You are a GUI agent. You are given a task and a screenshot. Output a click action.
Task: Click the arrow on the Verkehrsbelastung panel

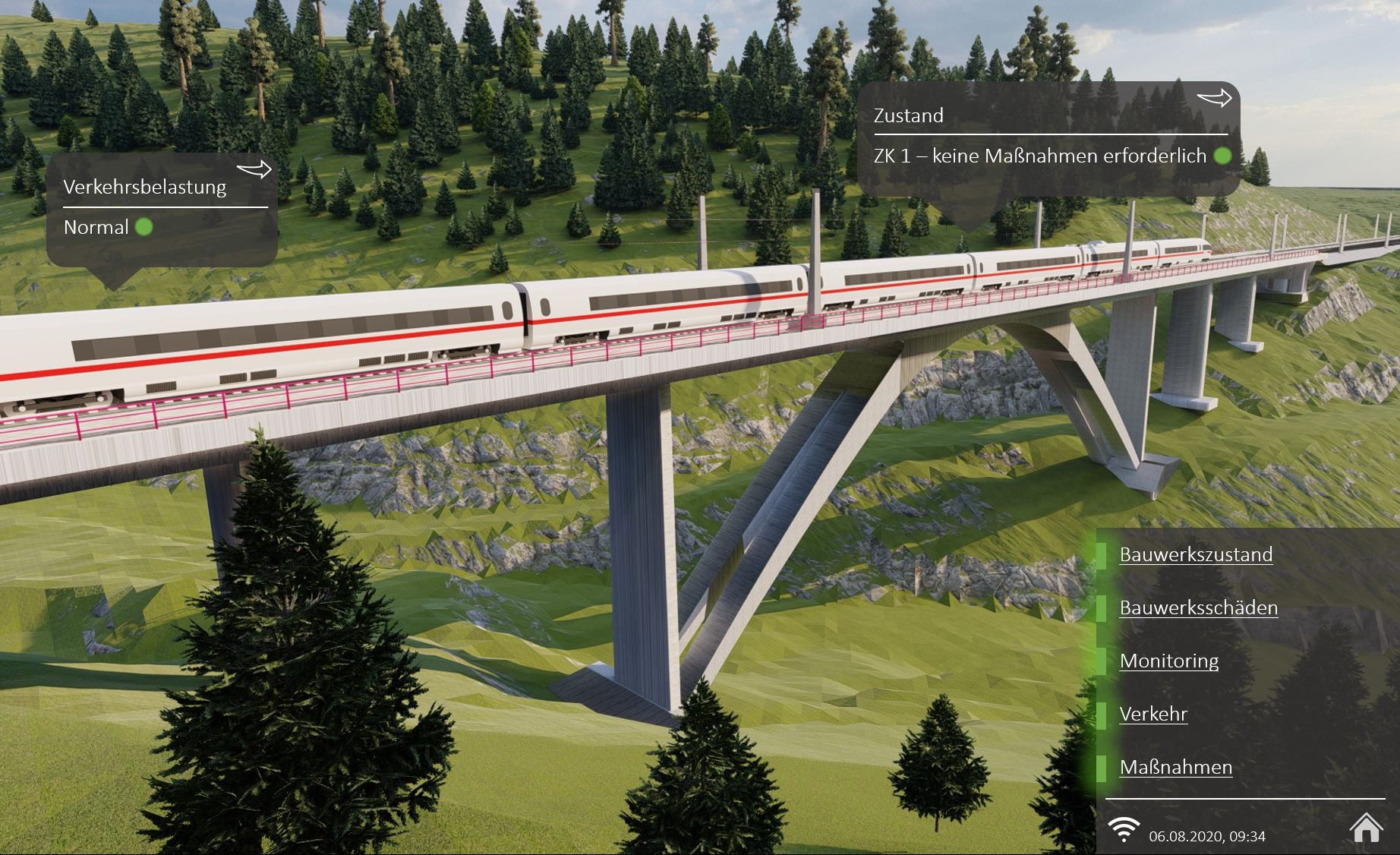[x=254, y=169]
